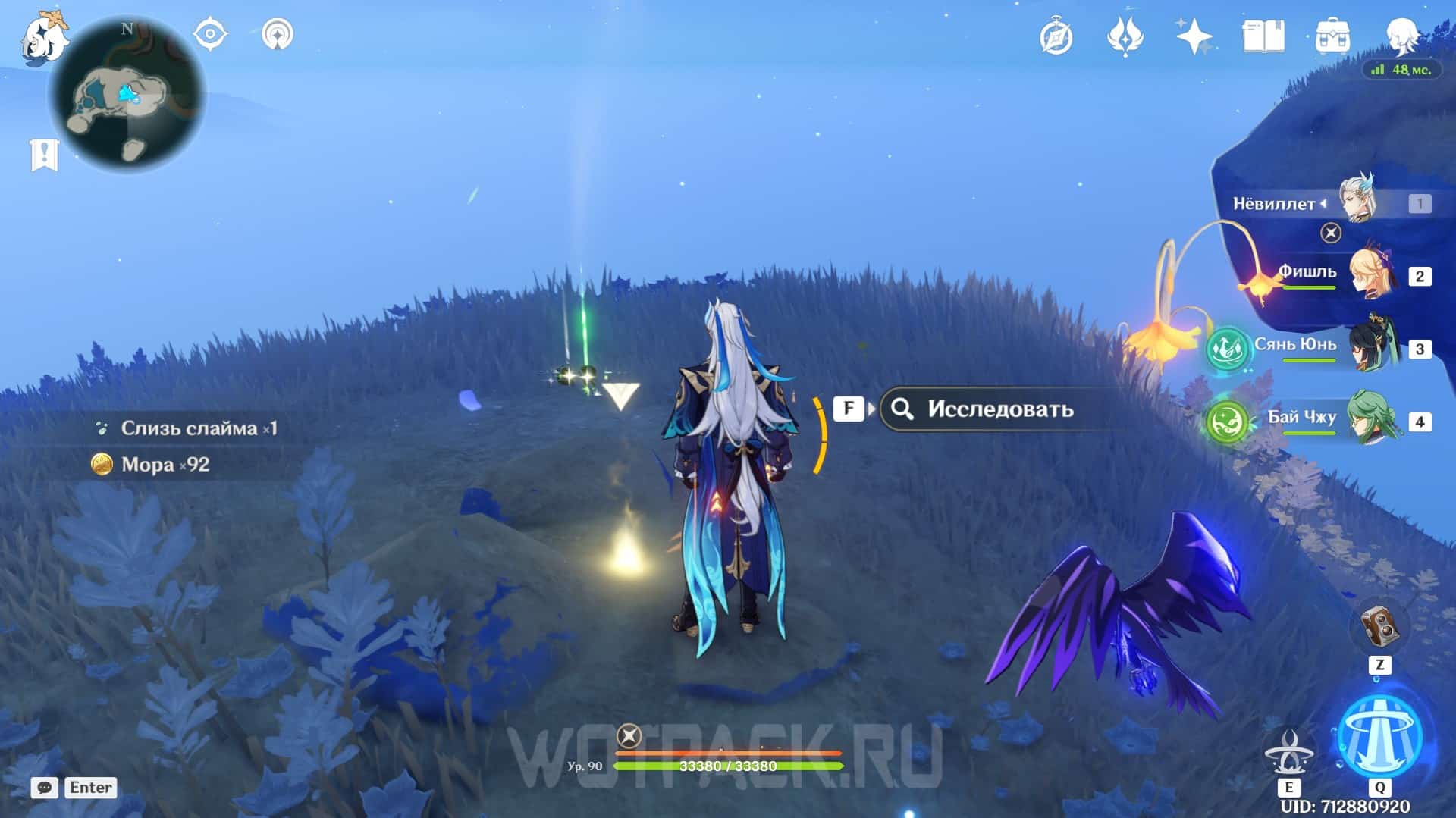1456x818 pixels.
Task: Open the battle pass icon
Action: point(1125,36)
